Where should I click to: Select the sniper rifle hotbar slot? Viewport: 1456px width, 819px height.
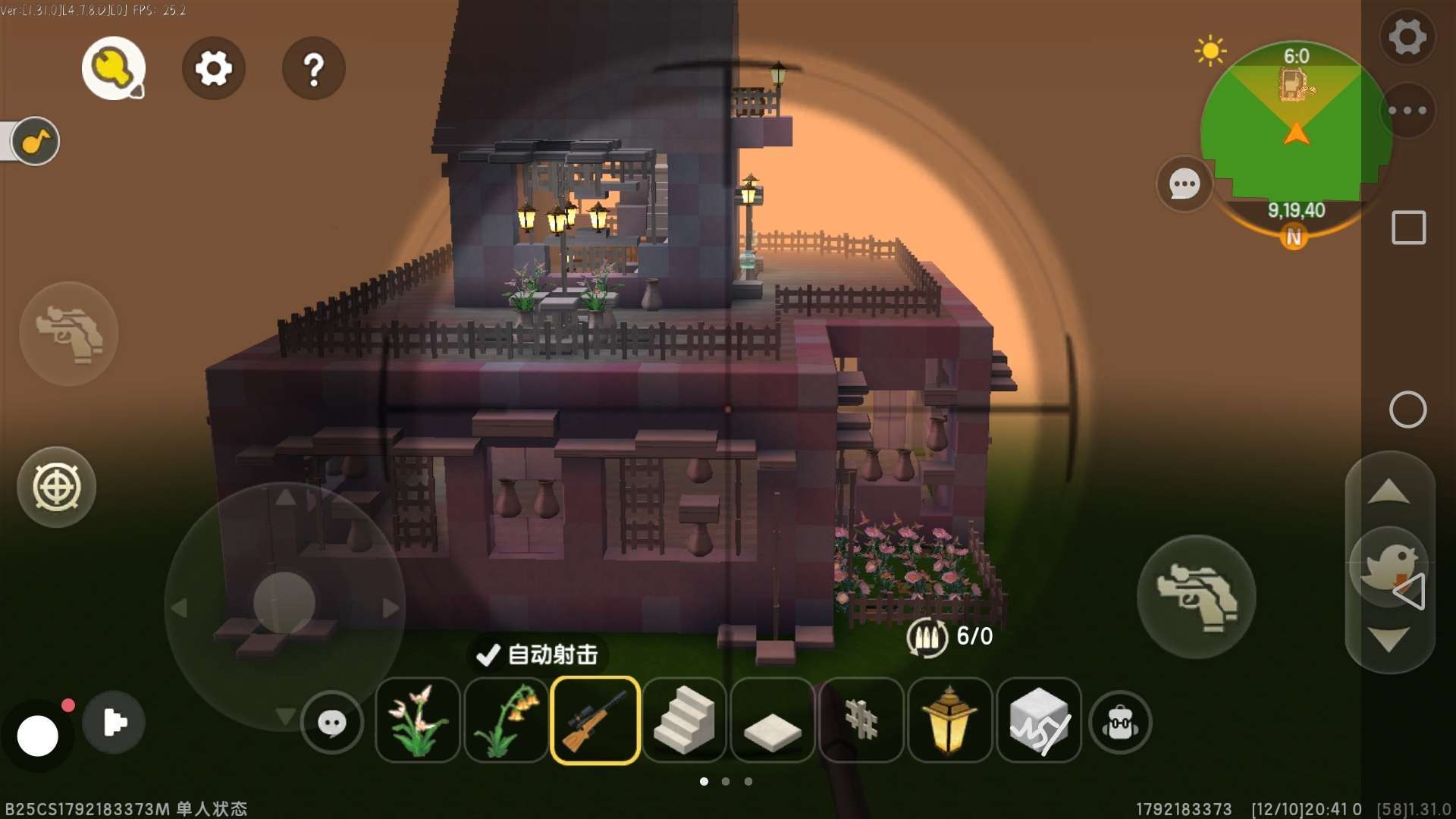coord(595,720)
